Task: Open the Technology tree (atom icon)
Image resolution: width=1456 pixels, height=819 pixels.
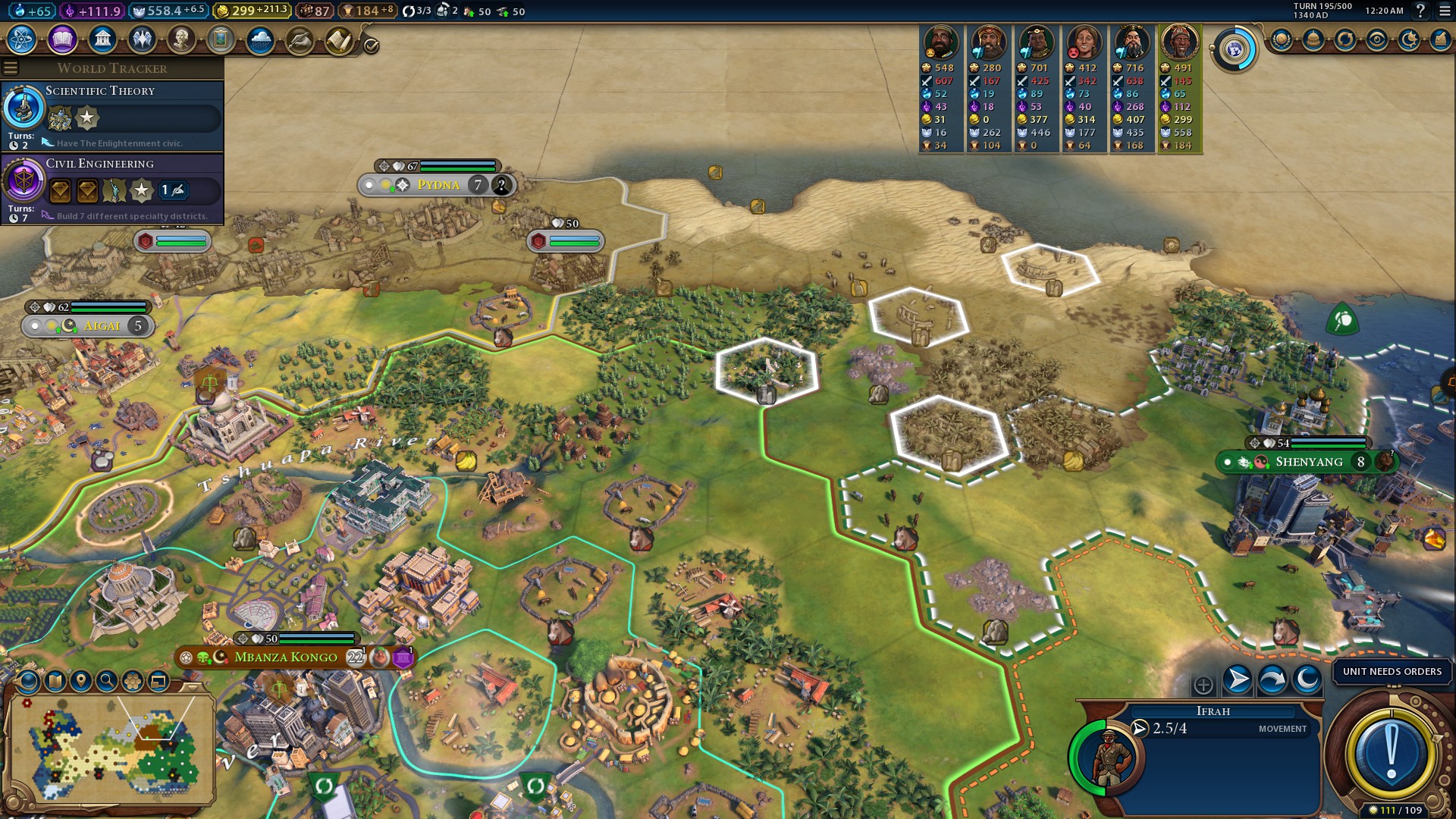Action: coord(22,39)
